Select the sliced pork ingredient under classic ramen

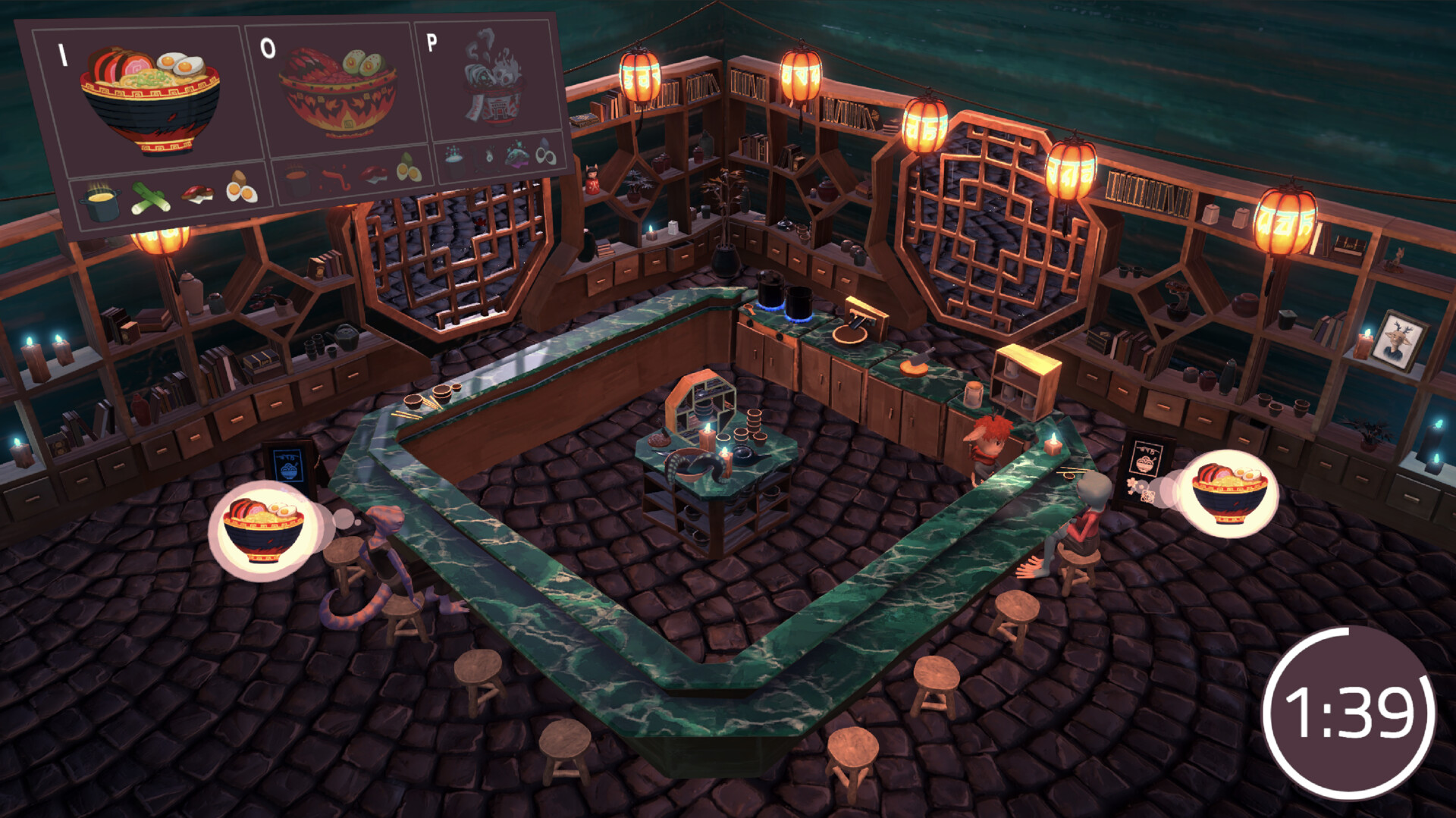click(197, 194)
